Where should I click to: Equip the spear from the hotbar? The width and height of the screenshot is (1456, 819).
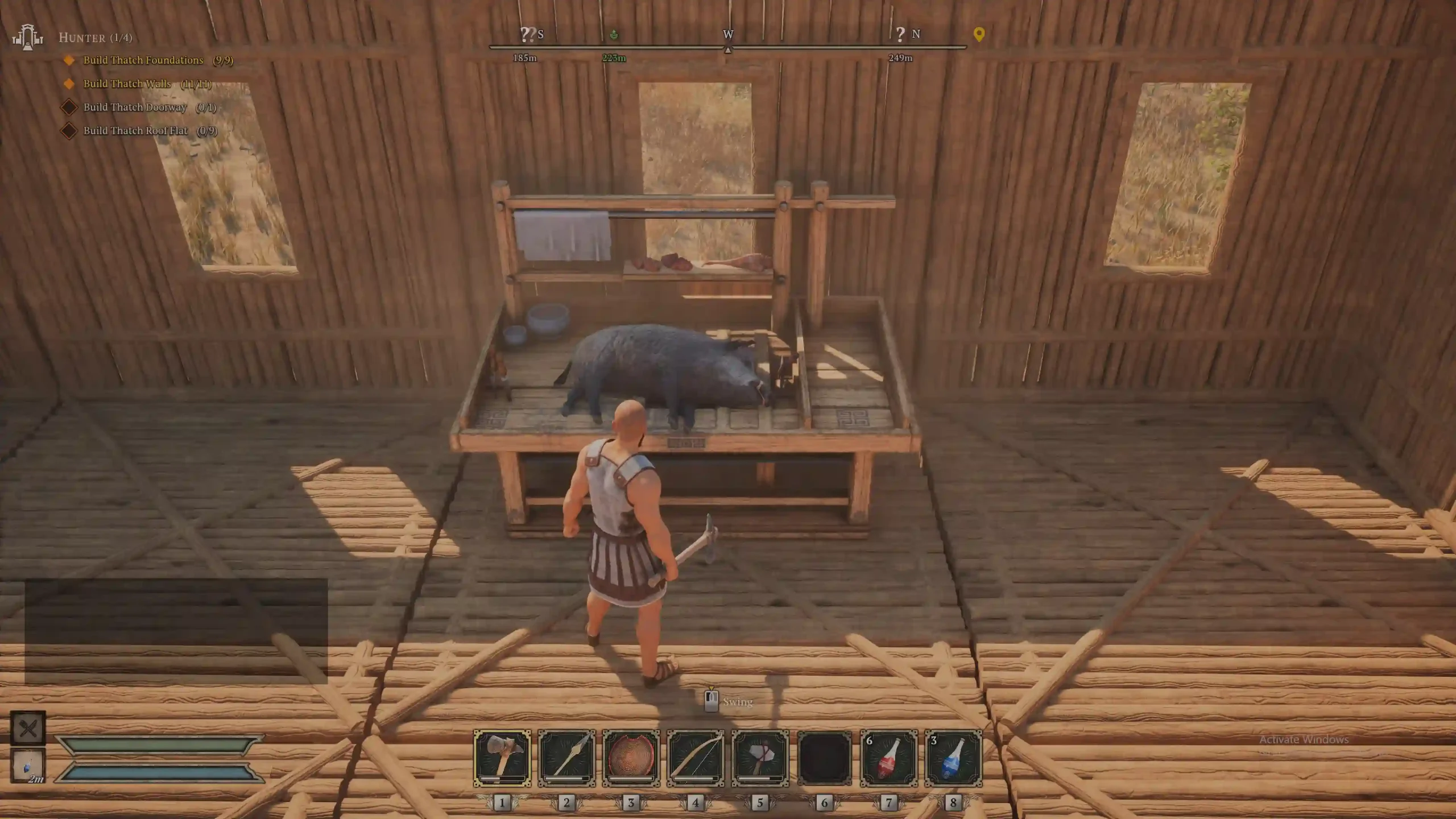tap(566, 758)
